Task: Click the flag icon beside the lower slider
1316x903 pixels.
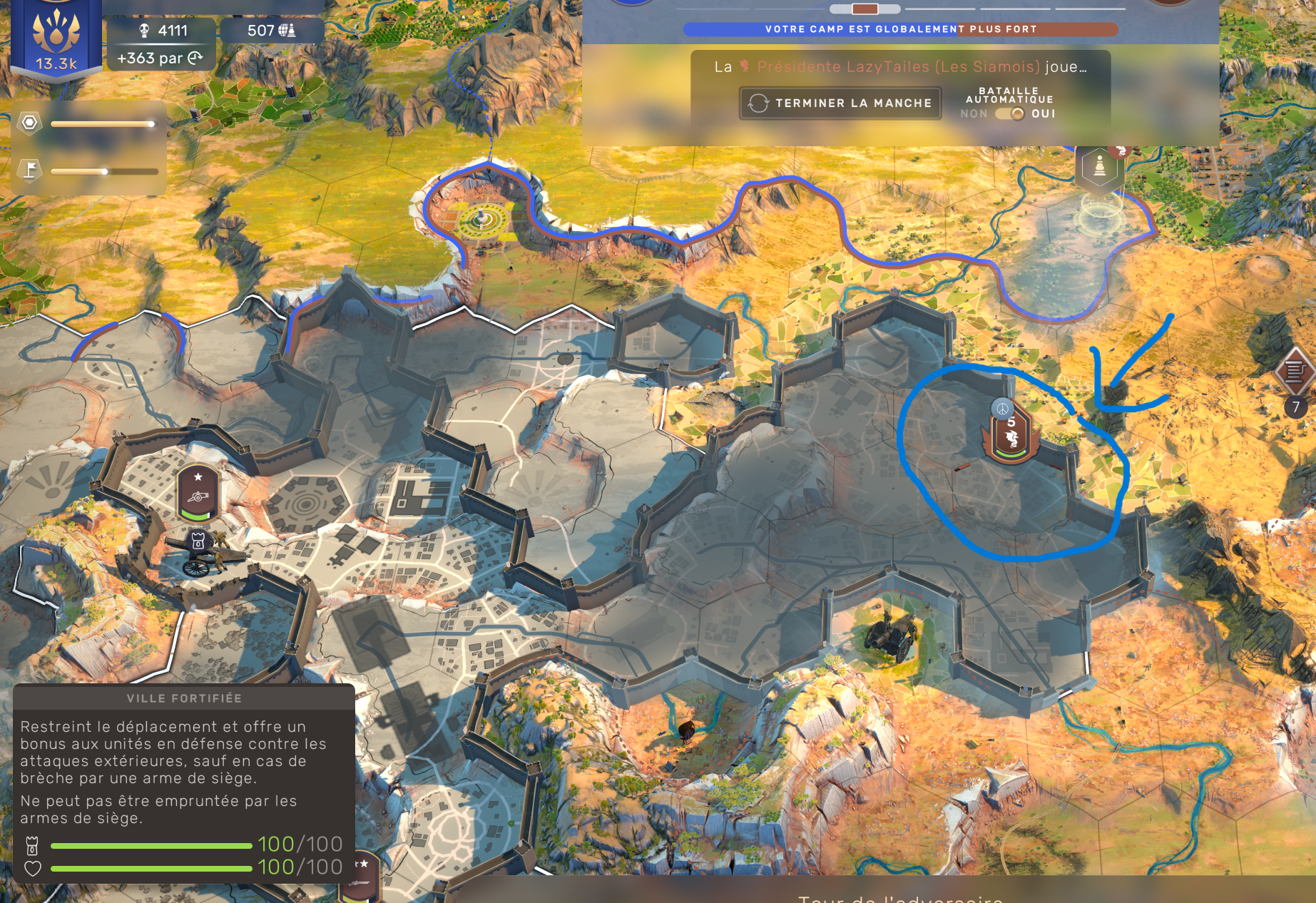Action: pos(30,170)
